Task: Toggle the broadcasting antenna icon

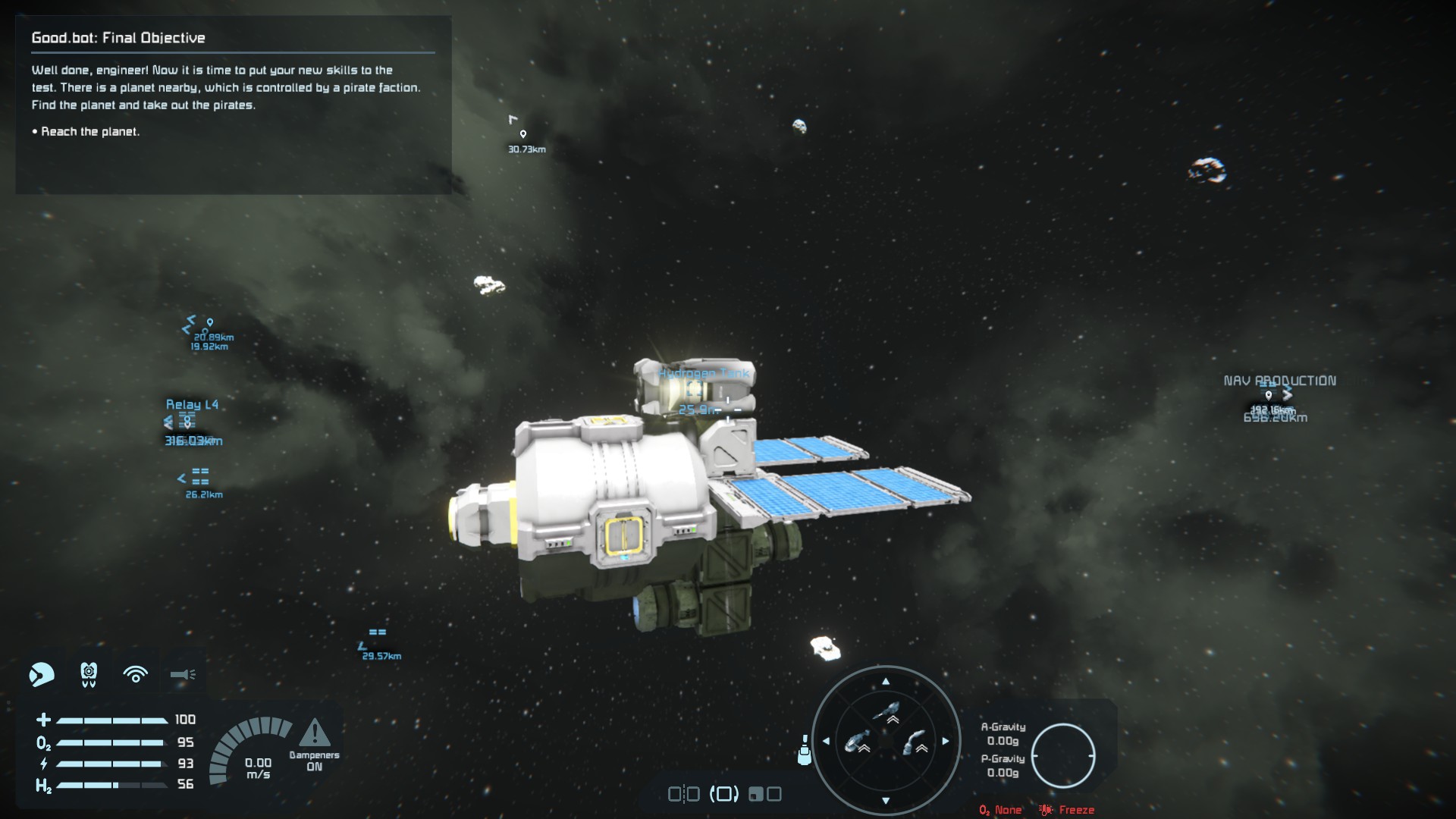Action: point(136,673)
